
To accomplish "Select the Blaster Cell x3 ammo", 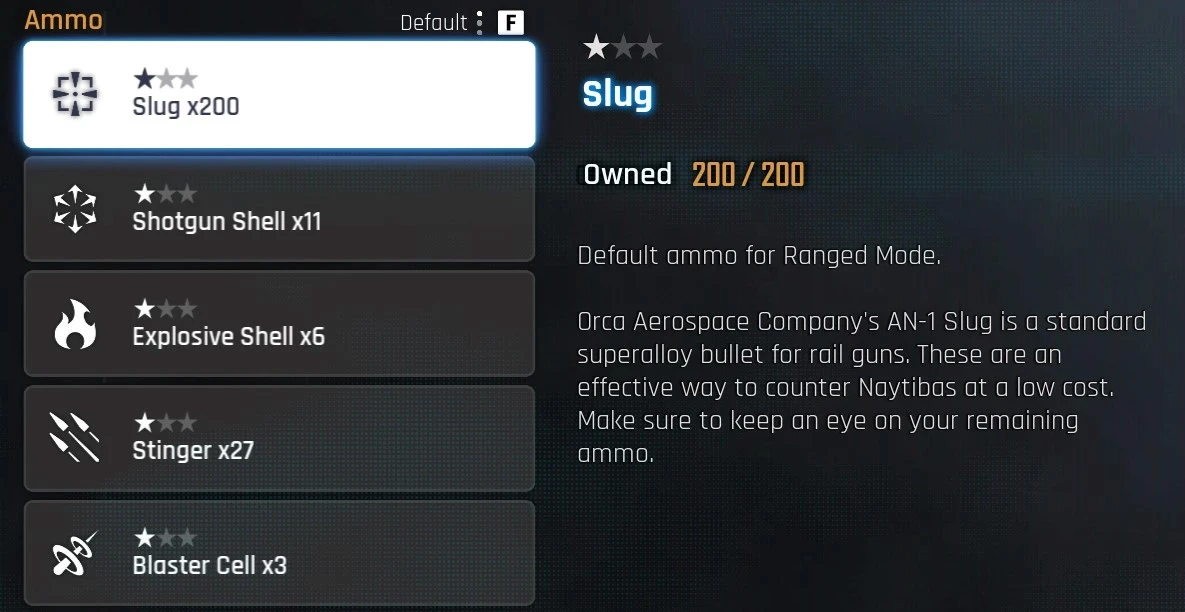I will tap(279, 553).
